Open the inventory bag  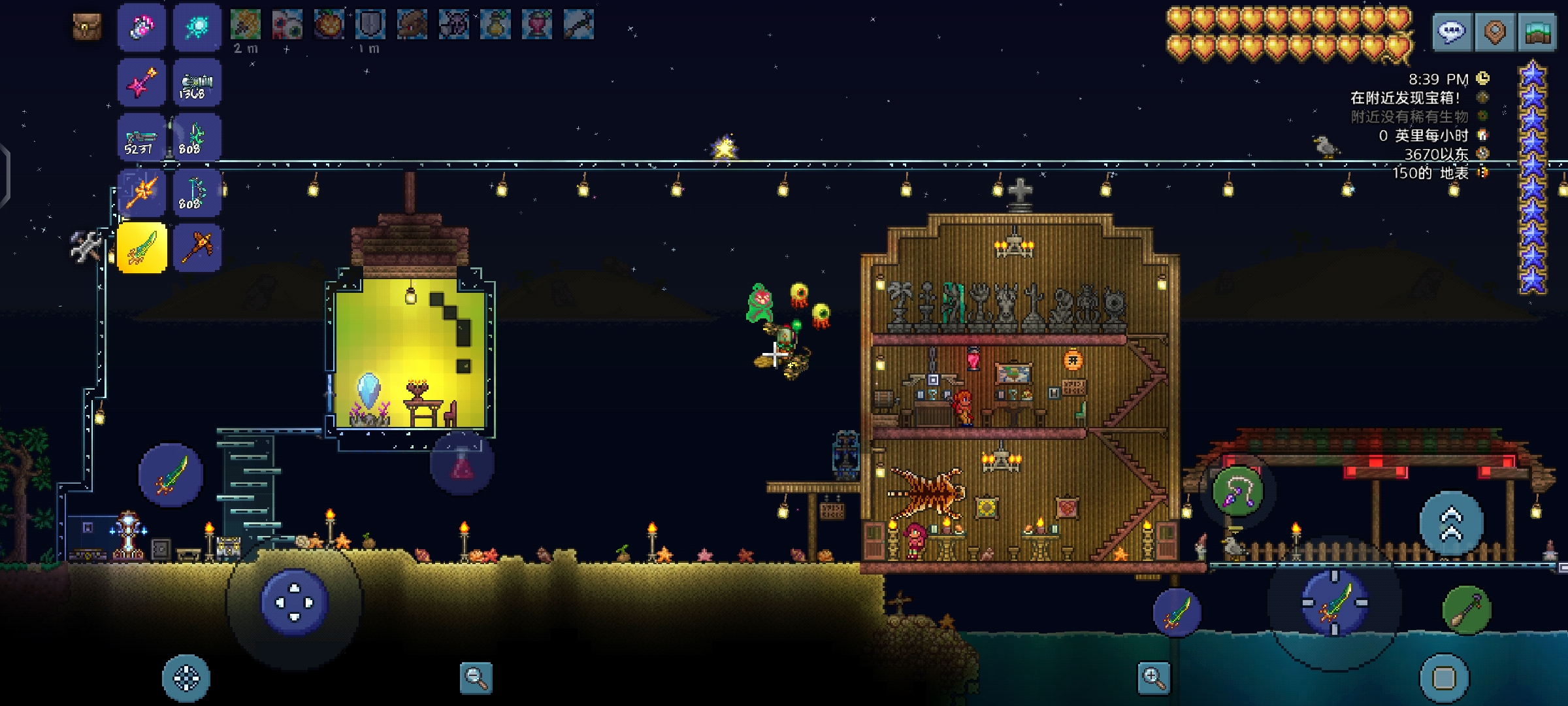pos(87,27)
